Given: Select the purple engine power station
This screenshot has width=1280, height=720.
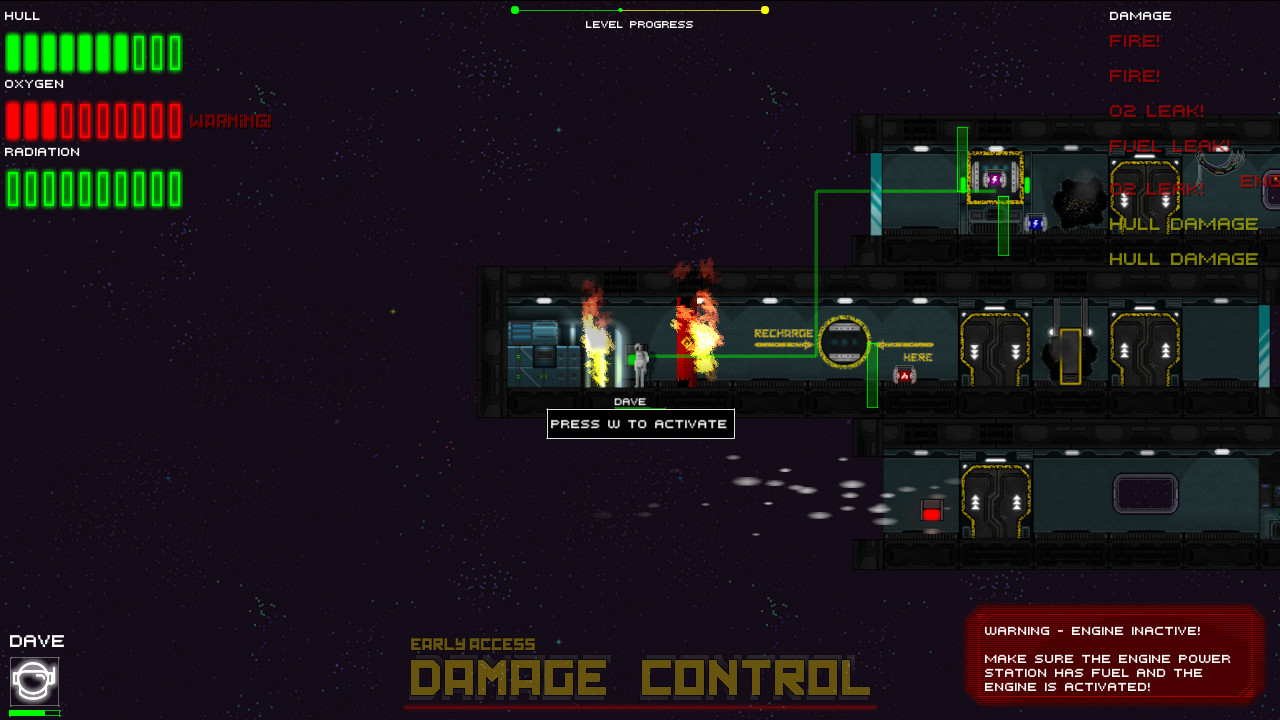Looking at the screenshot, I should [x=995, y=181].
